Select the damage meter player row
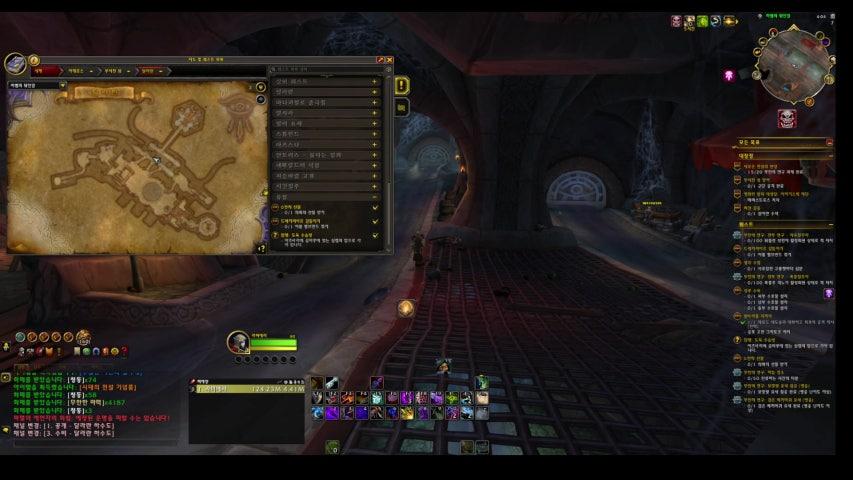The width and height of the screenshot is (853, 480). click(246, 389)
